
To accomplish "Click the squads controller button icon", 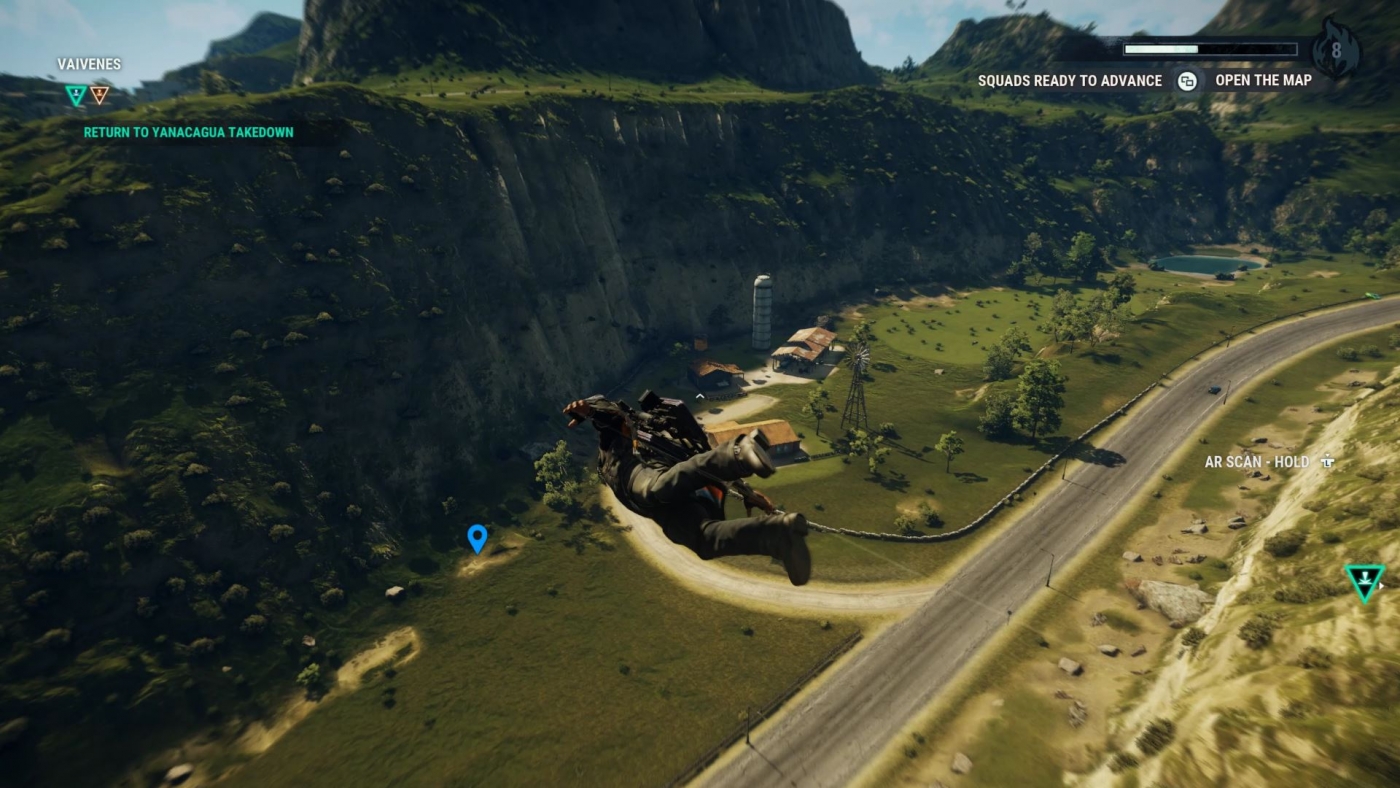I will [x=1187, y=80].
